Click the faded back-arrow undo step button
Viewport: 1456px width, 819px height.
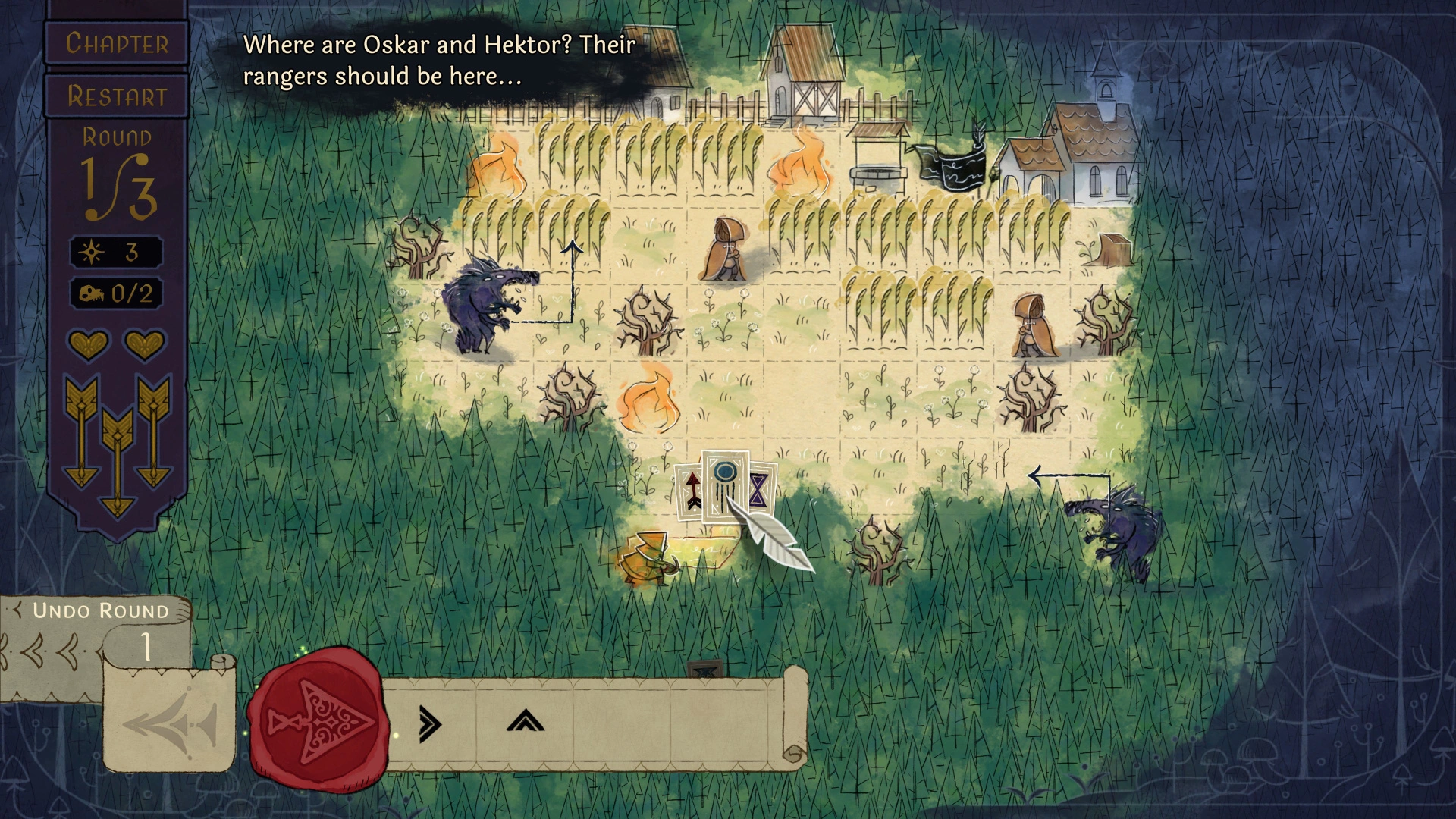pyautogui.click(x=168, y=723)
